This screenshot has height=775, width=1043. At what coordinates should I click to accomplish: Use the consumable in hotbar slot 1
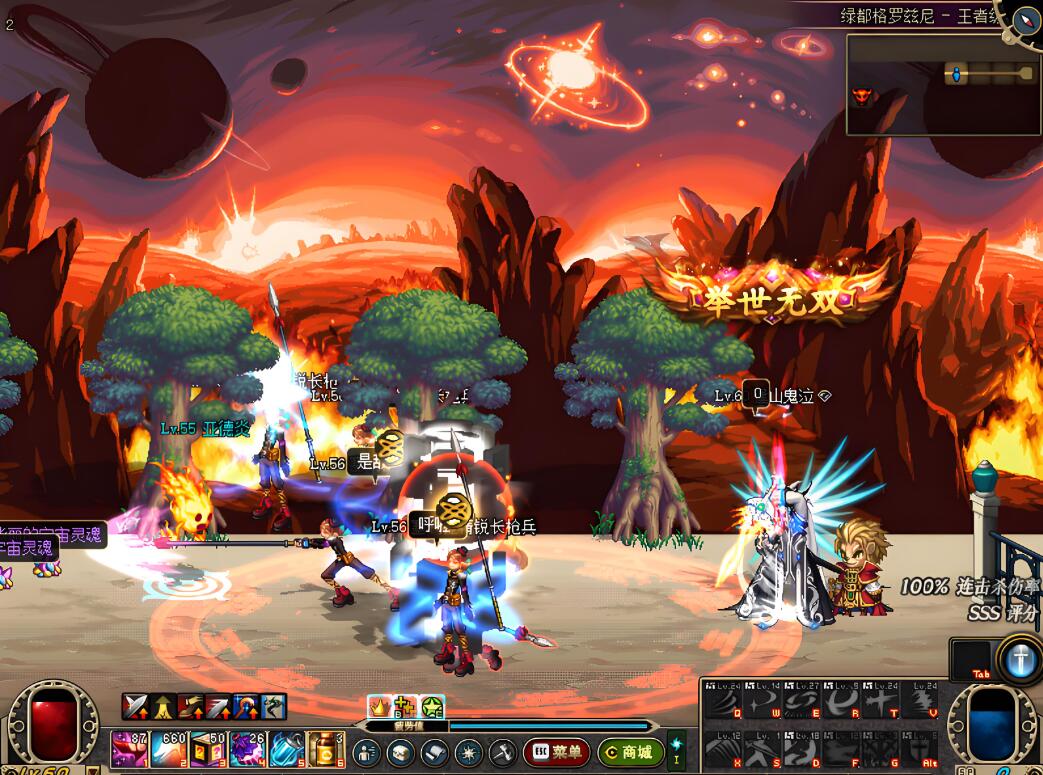pyautogui.click(x=129, y=750)
